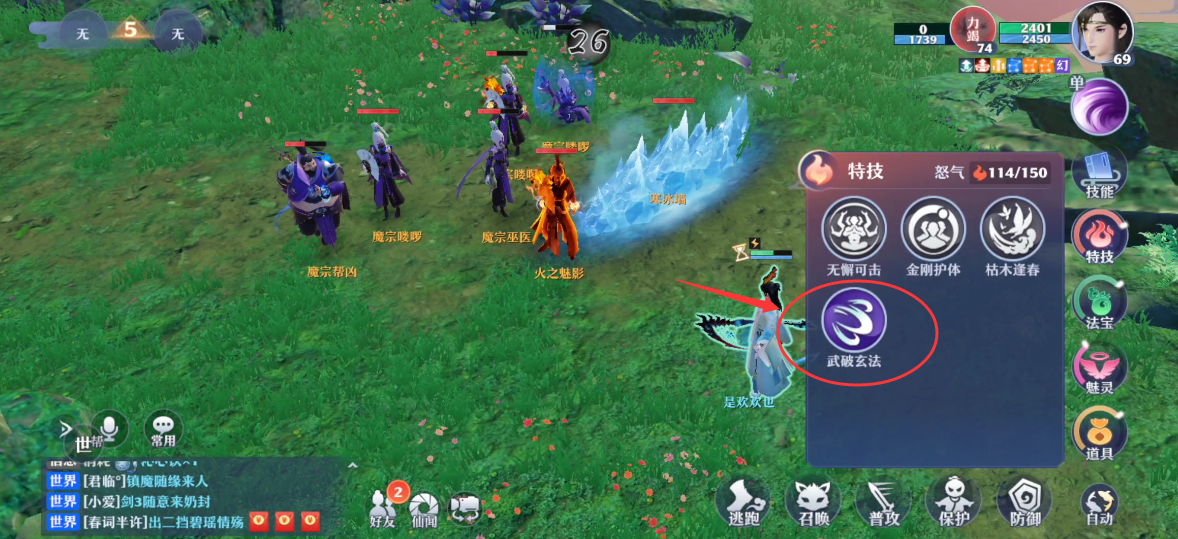
Task: Toggle 自动 auto battle
Action: pyautogui.click(x=1099, y=503)
